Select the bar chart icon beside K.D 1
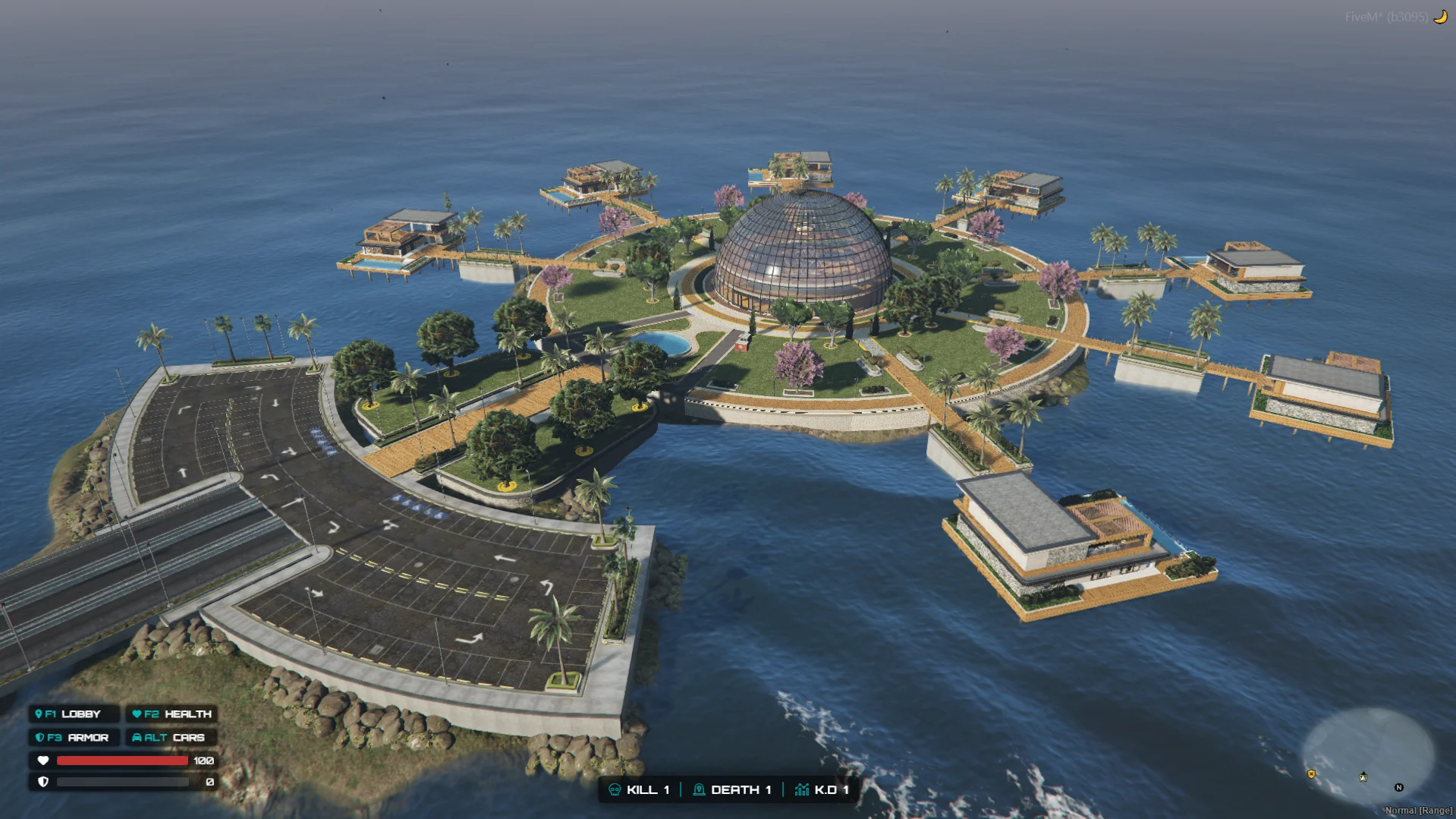1456x819 pixels. click(801, 789)
